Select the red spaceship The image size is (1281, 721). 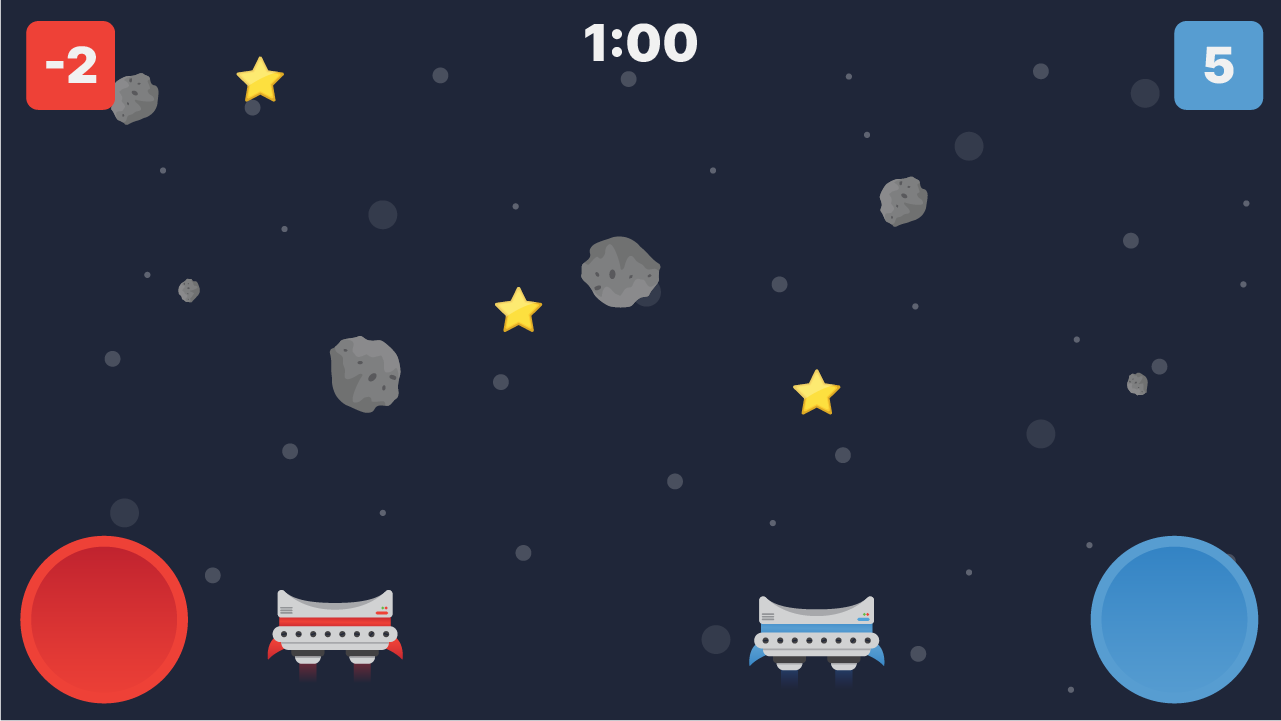(x=337, y=625)
